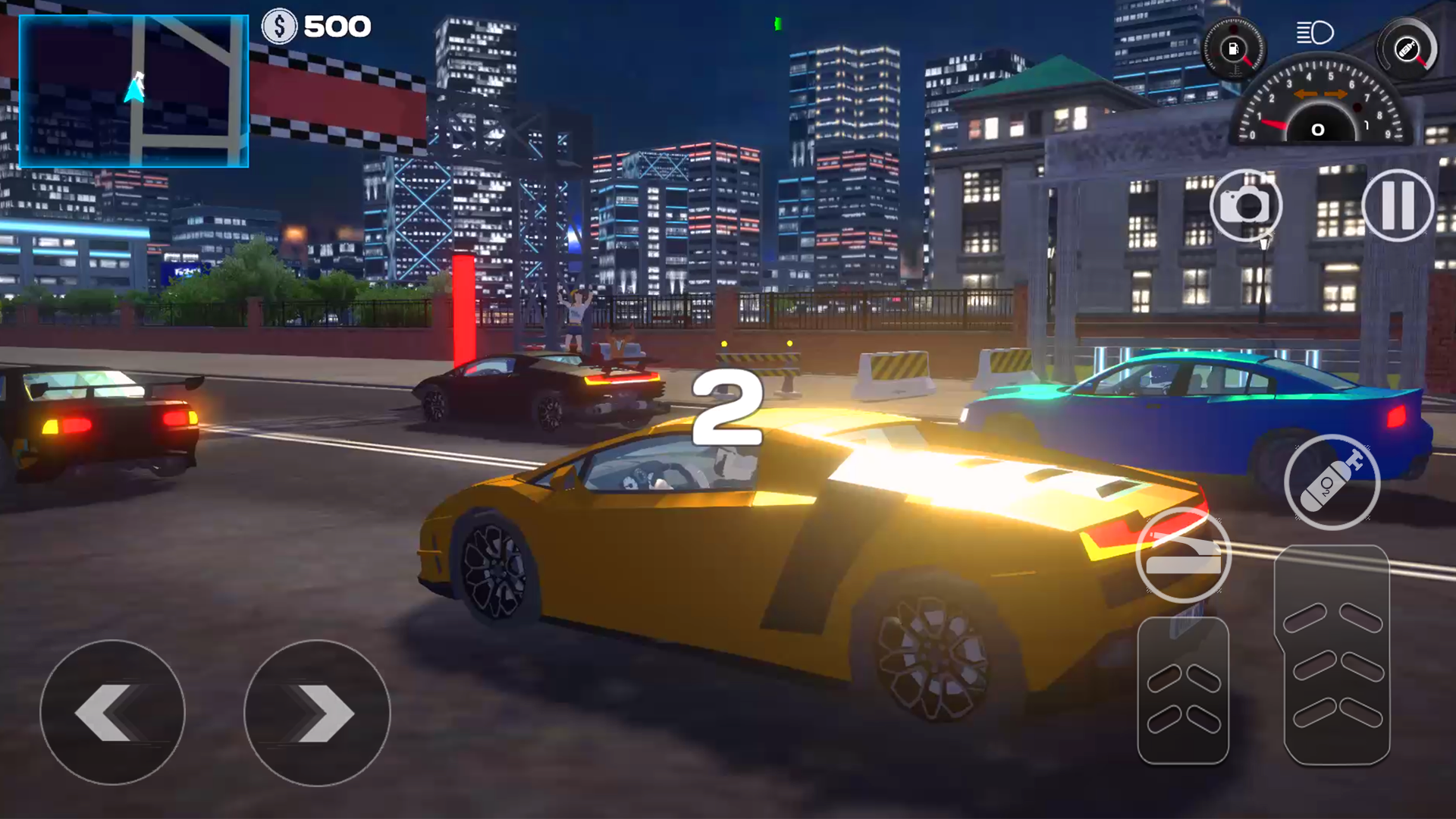
Task: Steer right with the right arrow
Action: pyautogui.click(x=318, y=713)
